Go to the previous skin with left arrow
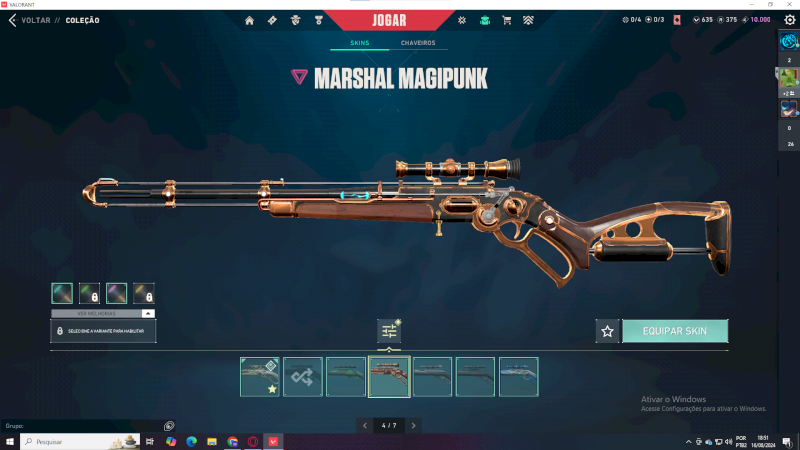Screen dimensions: 800x450 click(365, 425)
